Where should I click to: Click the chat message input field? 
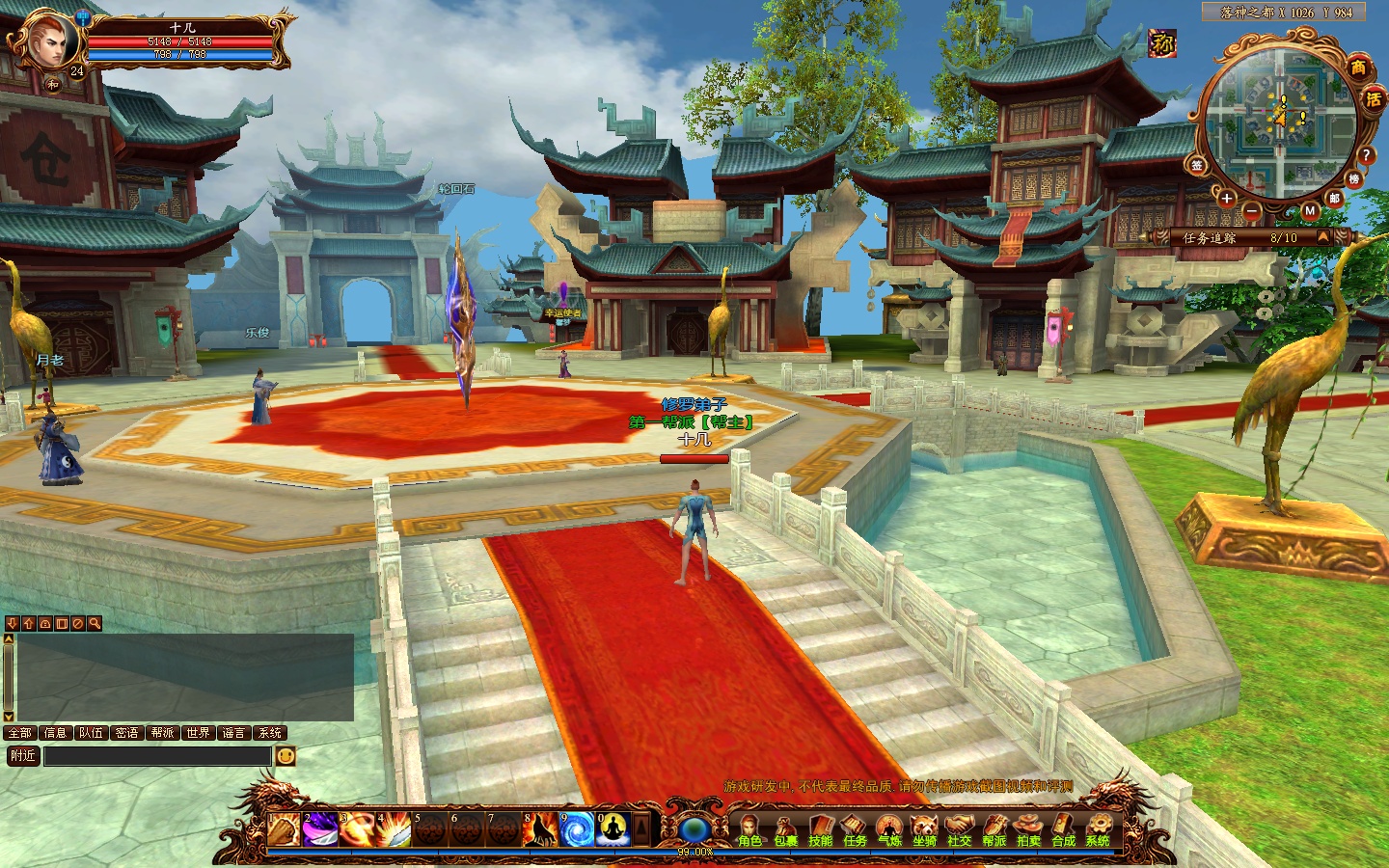pyautogui.click(x=157, y=756)
